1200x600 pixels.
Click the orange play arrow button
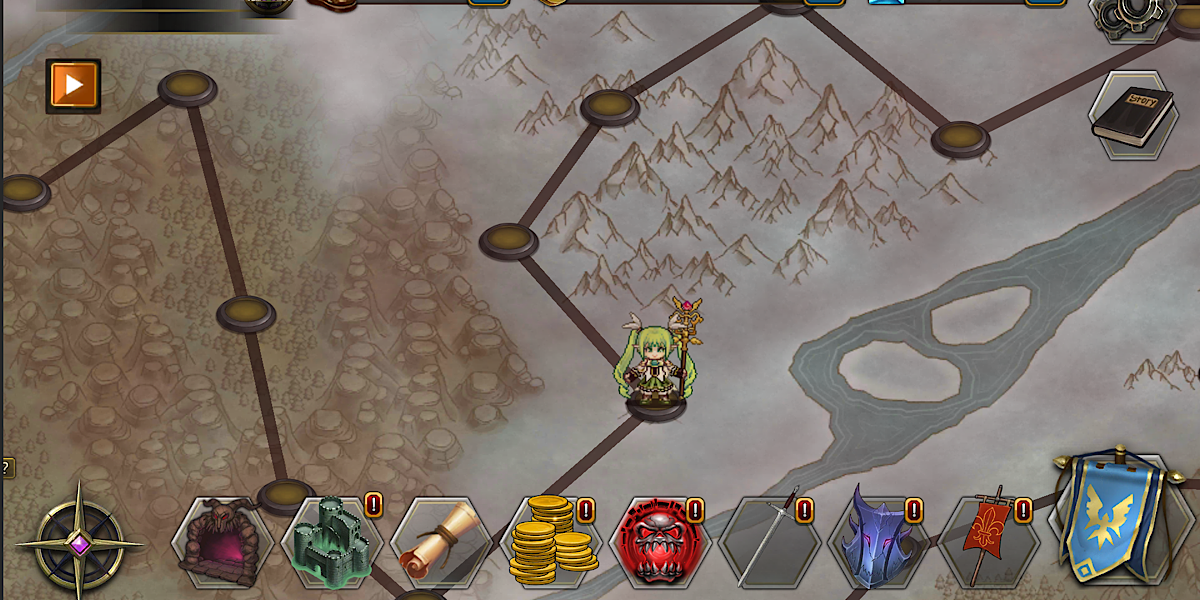coord(73,85)
